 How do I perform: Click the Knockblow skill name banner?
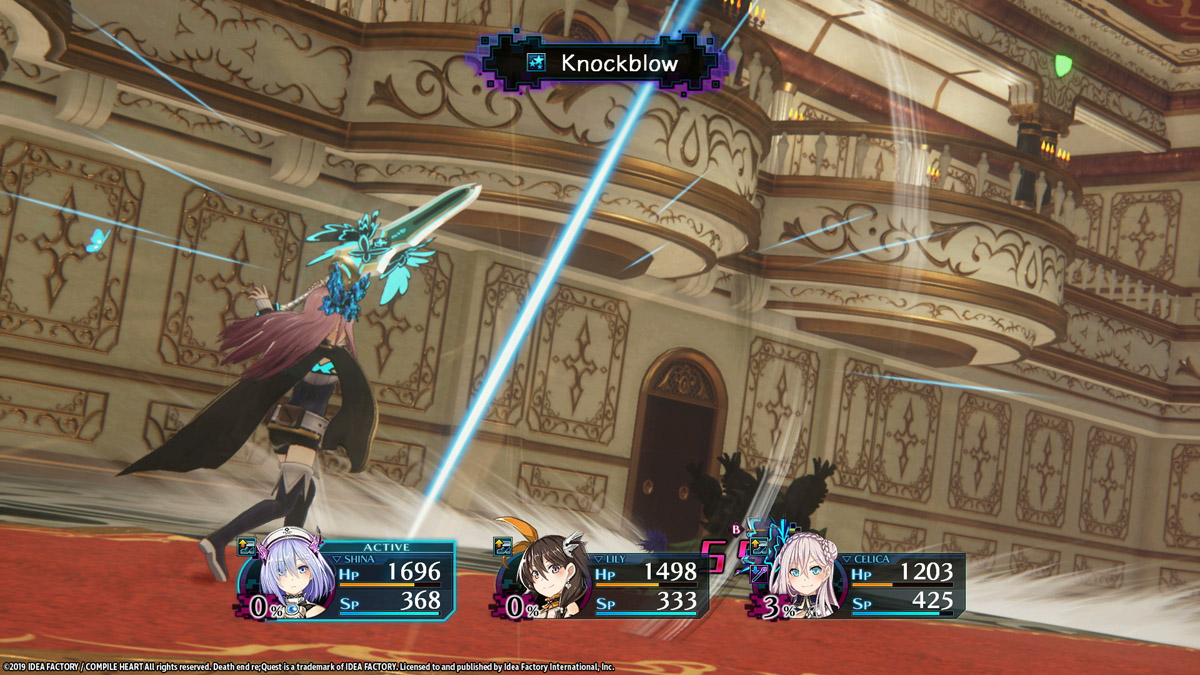pyautogui.click(x=602, y=63)
